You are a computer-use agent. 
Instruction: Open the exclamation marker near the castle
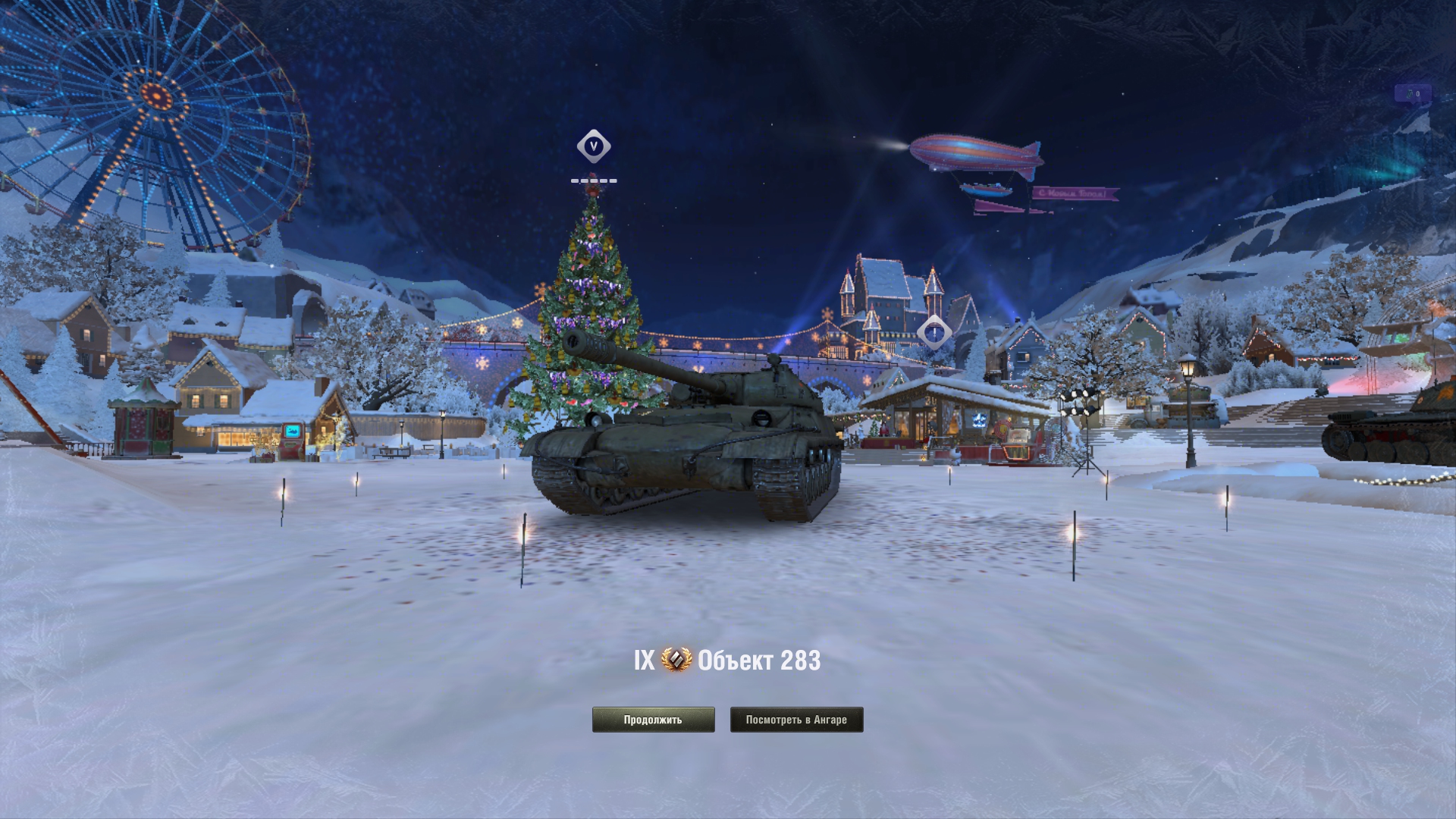pyautogui.click(x=934, y=332)
